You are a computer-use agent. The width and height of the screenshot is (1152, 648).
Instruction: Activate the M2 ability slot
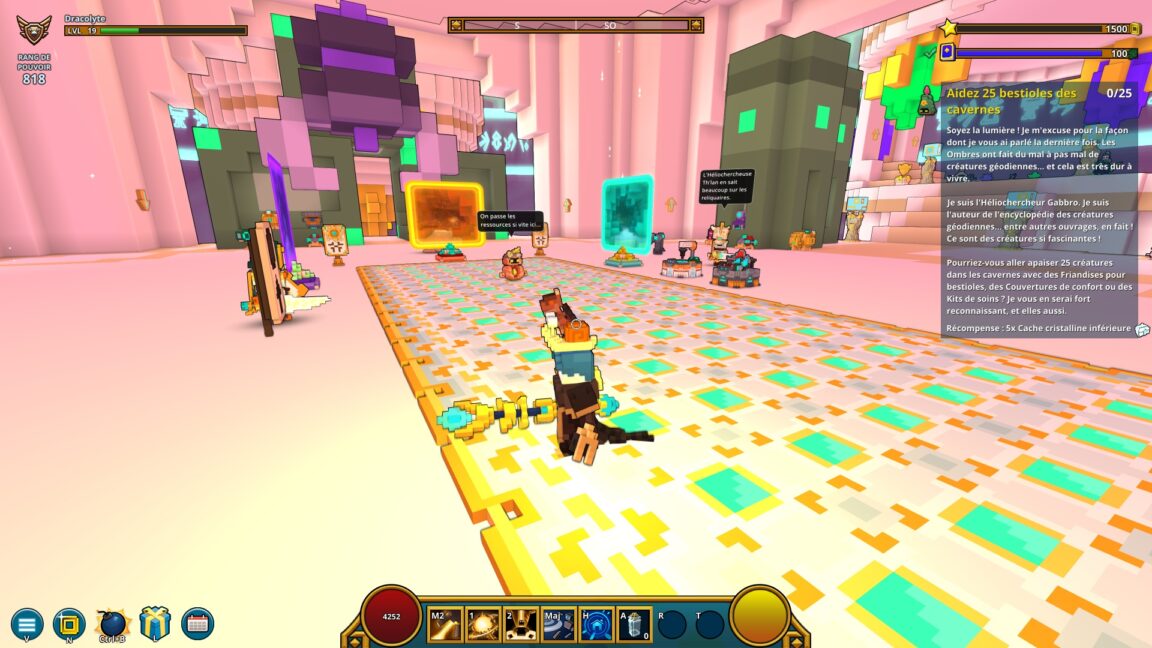pos(445,624)
